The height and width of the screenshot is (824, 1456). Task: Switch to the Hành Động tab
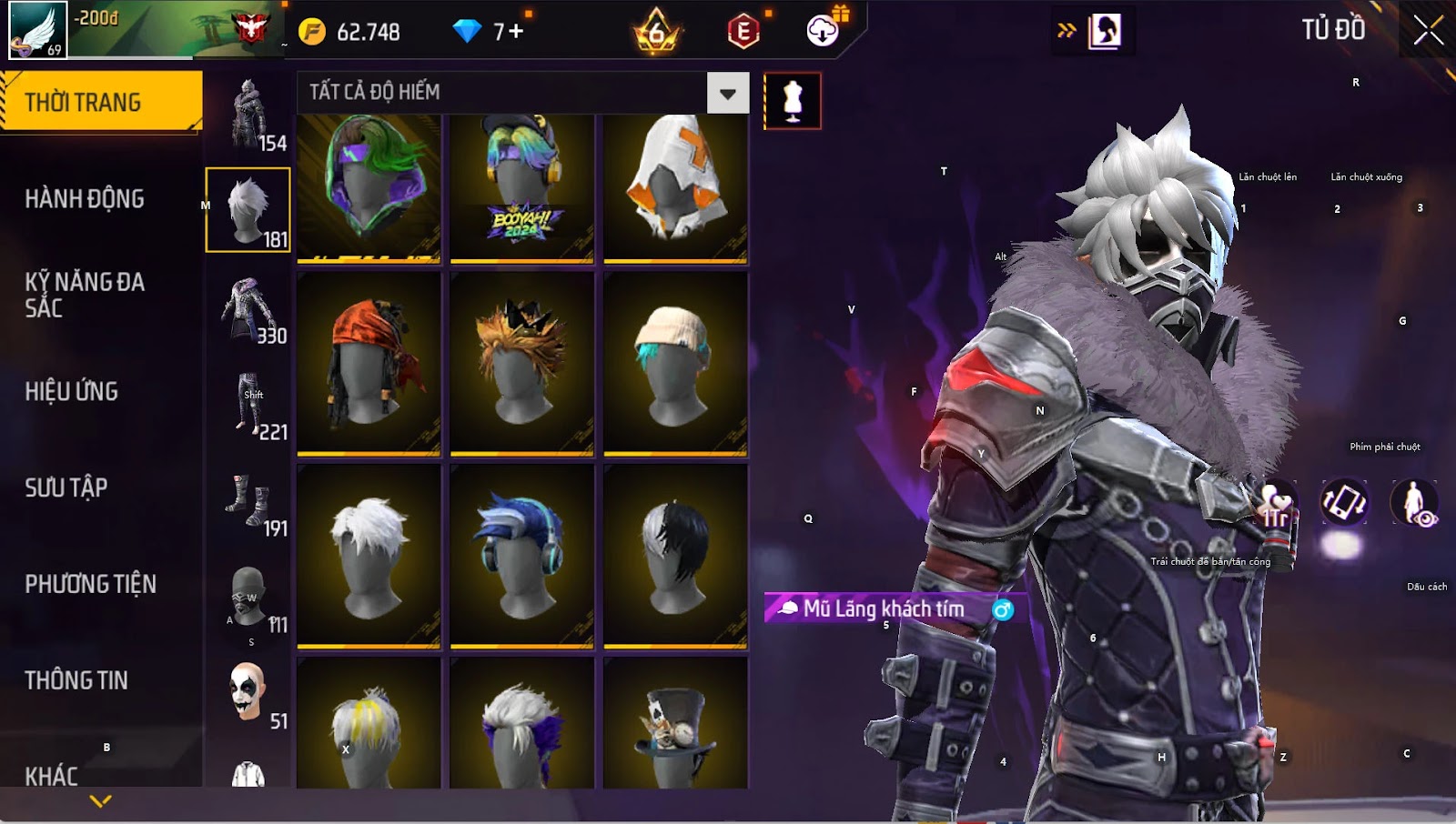click(85, 198)
